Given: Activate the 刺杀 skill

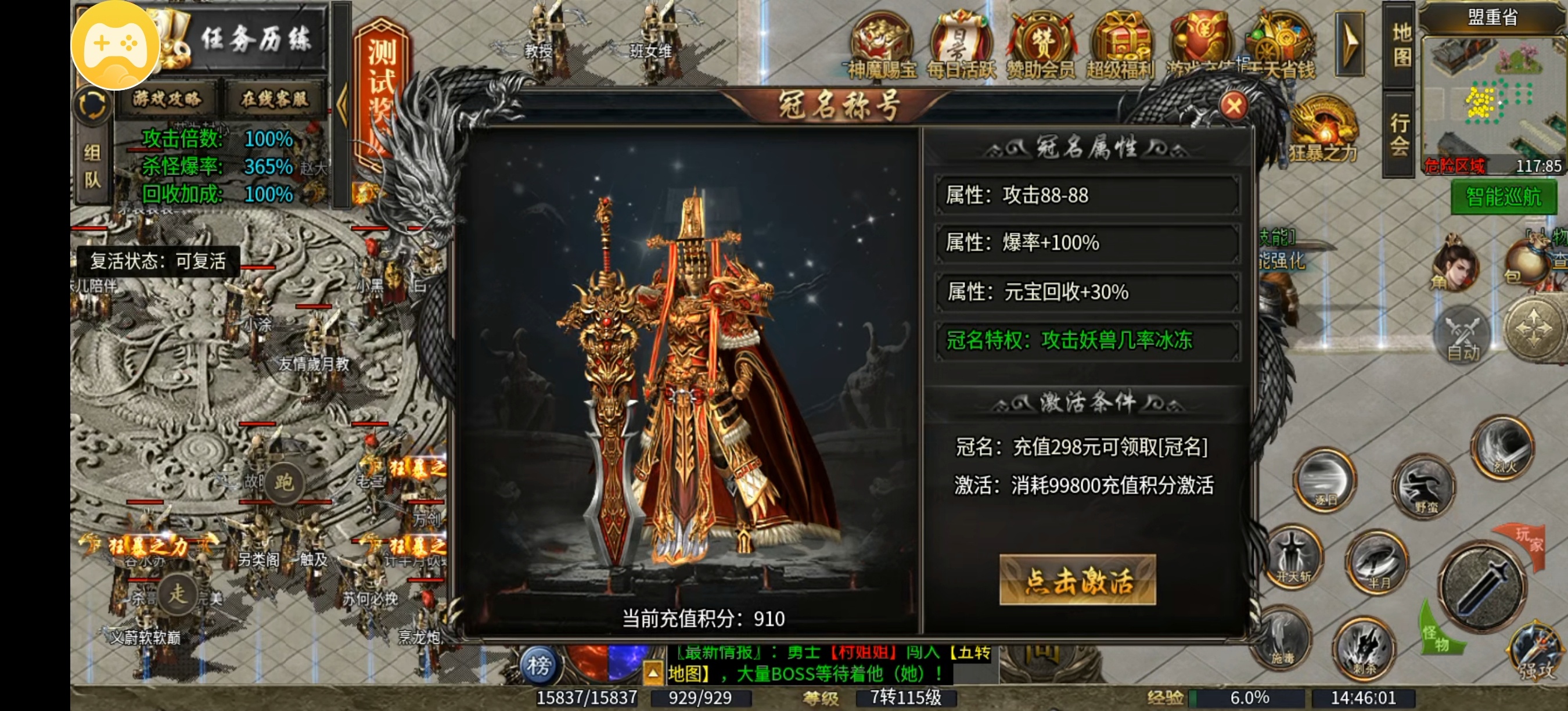Looking at the screenshot, I should click(x=1365, y=645).
